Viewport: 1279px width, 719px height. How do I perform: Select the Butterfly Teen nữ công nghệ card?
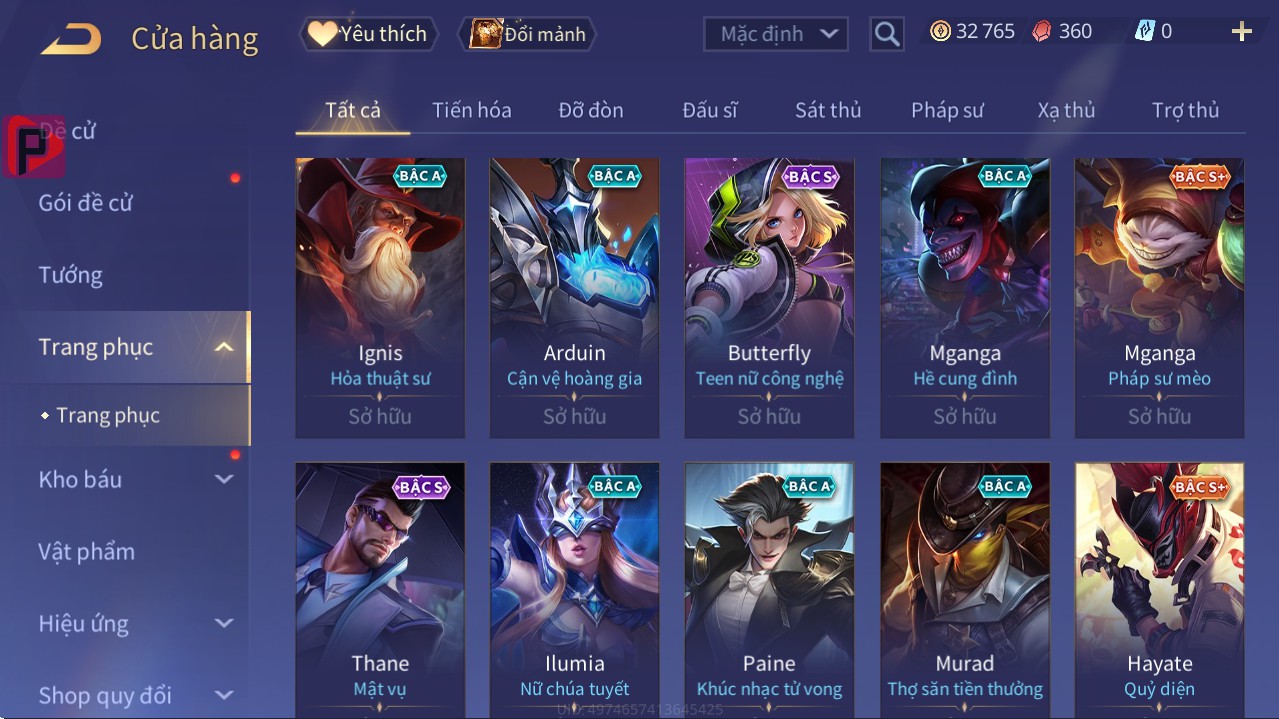pyautogui.click(x=769, y=297)
